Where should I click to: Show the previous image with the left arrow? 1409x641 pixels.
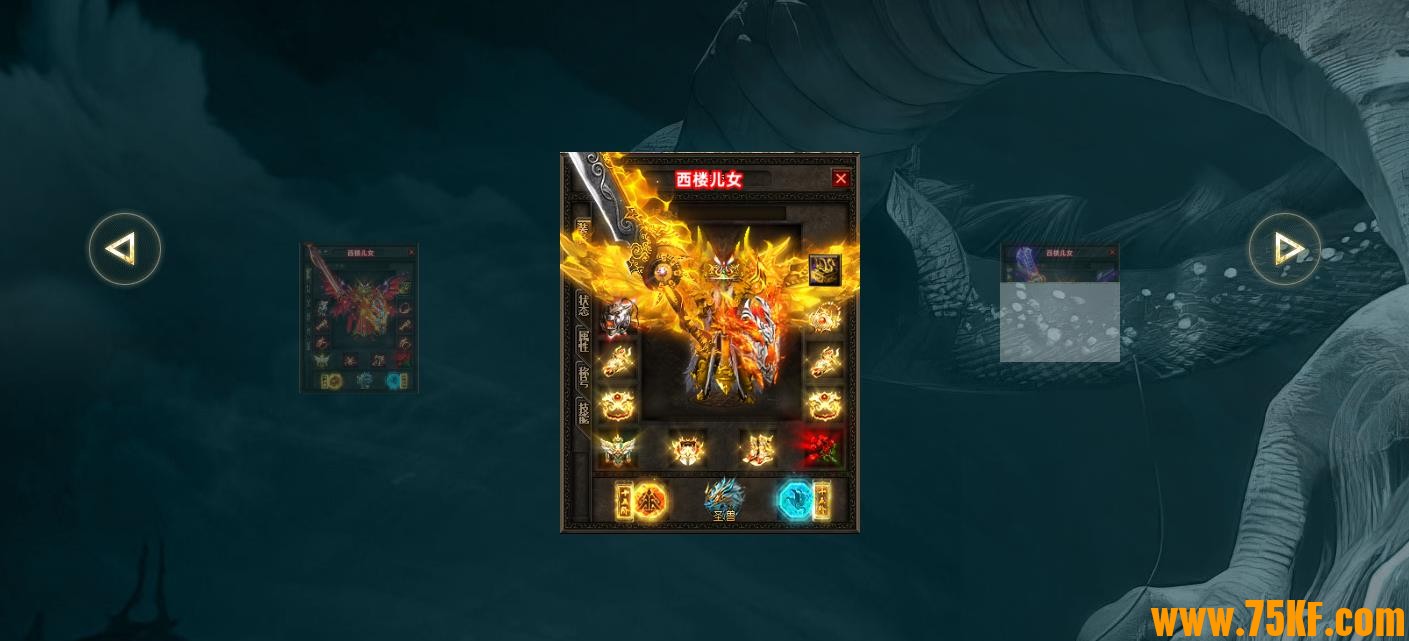(124, 249)
